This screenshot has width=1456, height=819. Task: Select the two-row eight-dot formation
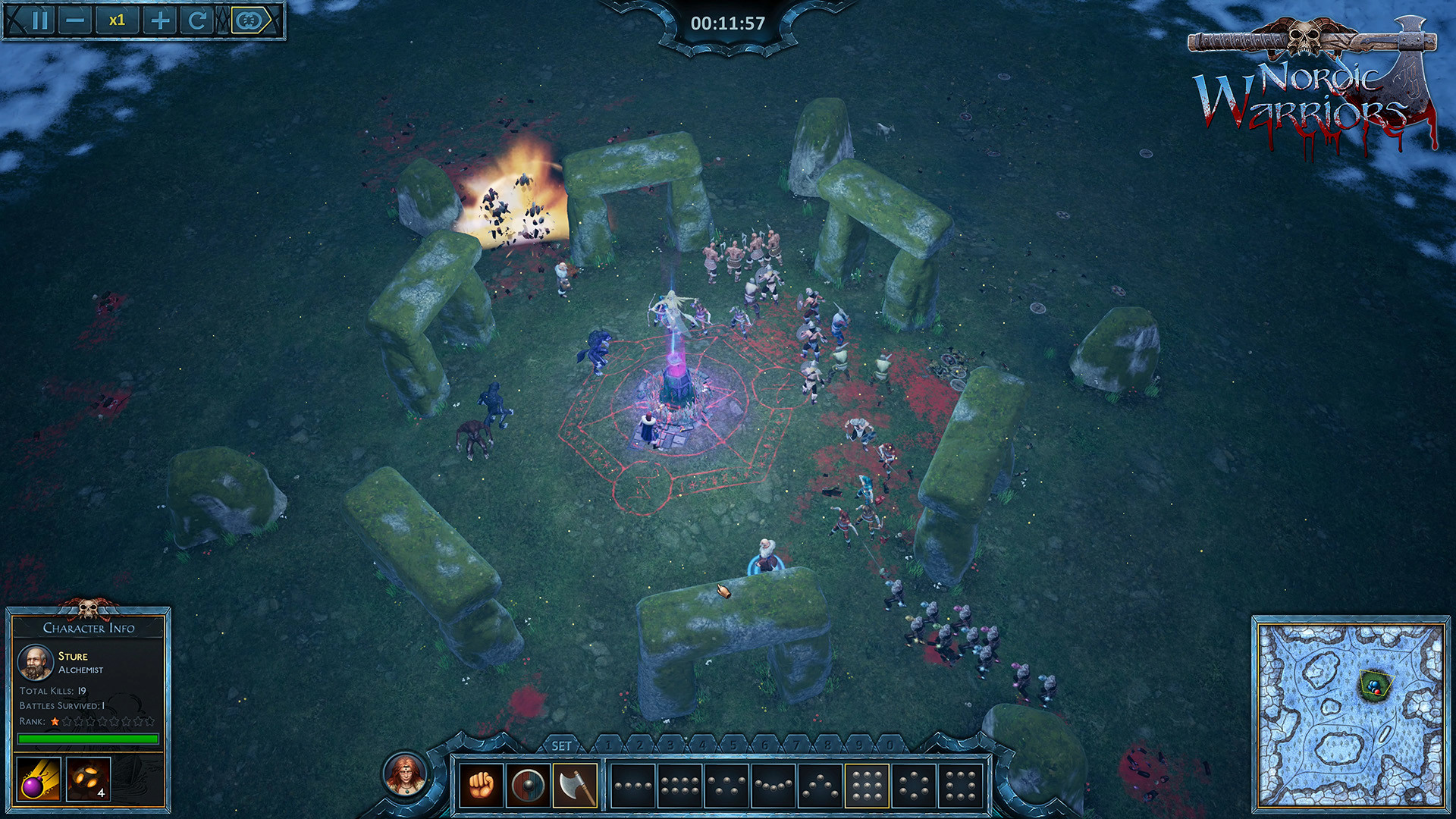point(679,786)
